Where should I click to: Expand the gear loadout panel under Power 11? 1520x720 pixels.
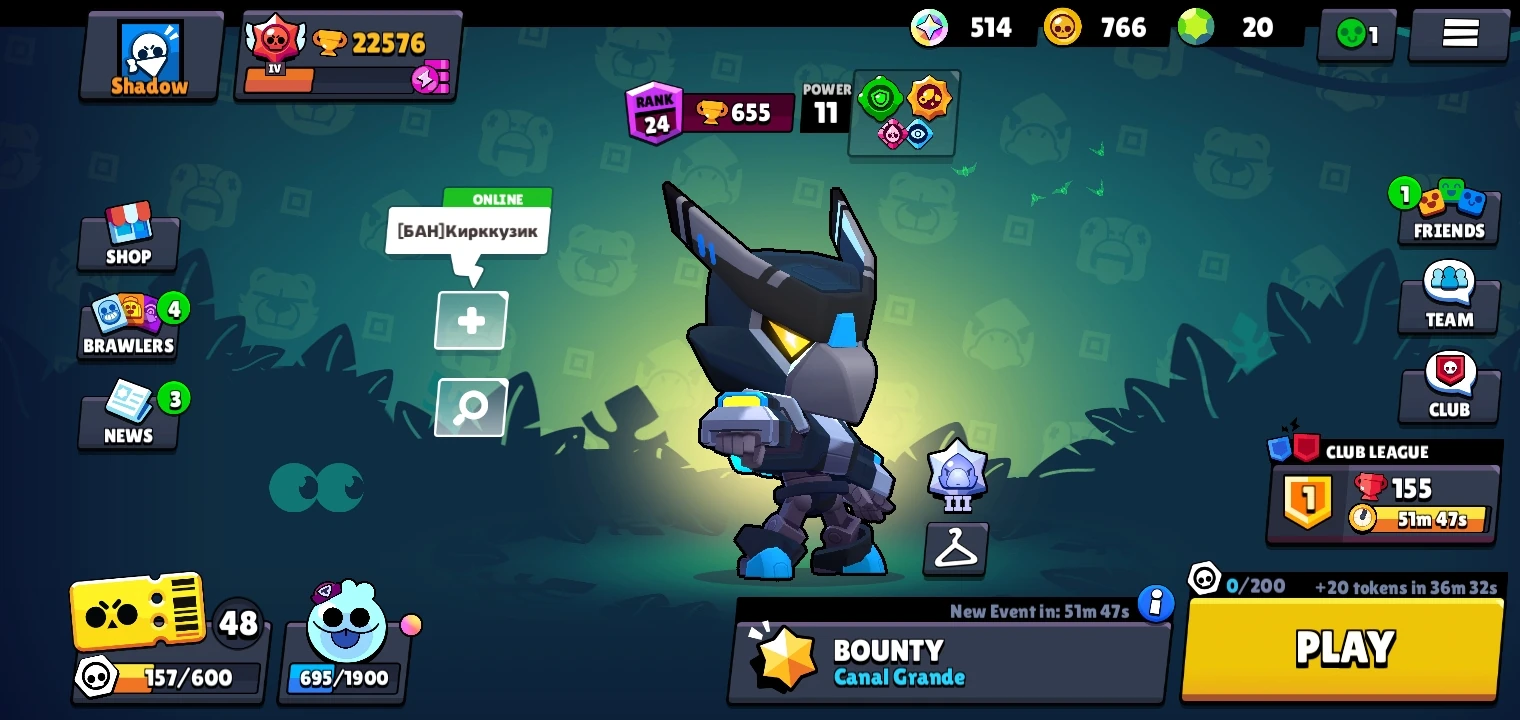tap(904, 113)
